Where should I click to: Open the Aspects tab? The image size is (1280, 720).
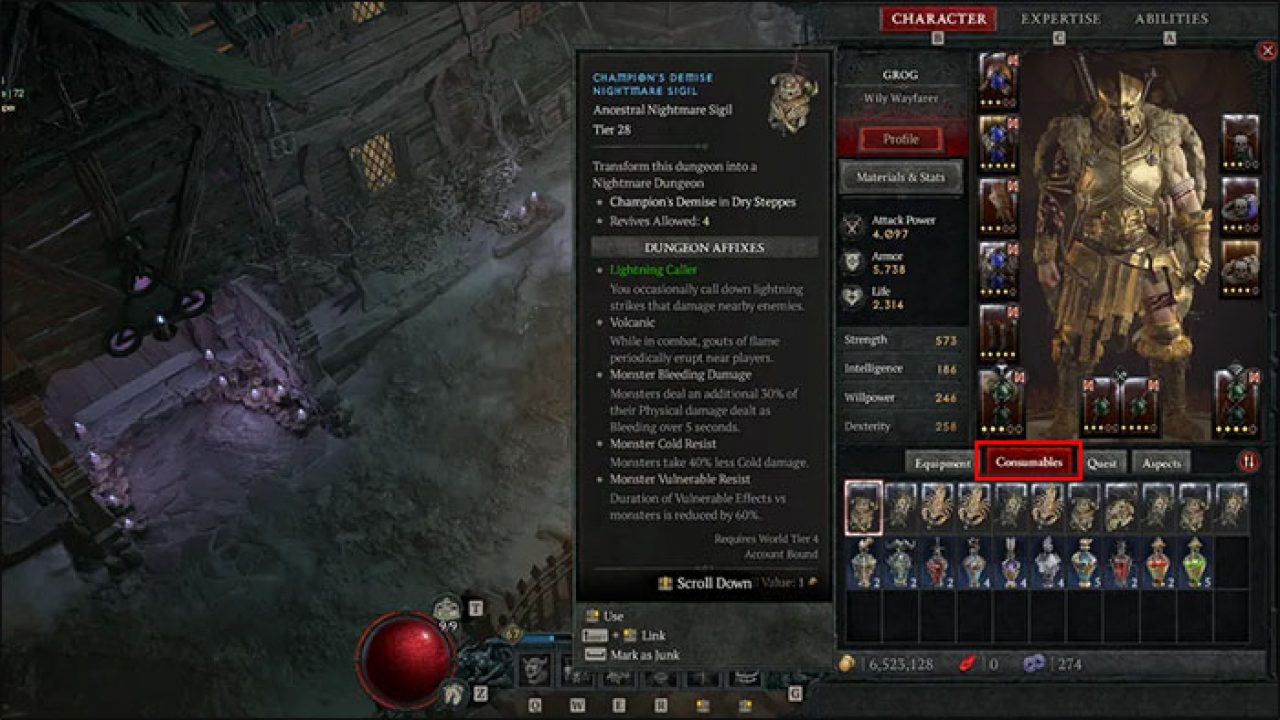(1162, 463)
